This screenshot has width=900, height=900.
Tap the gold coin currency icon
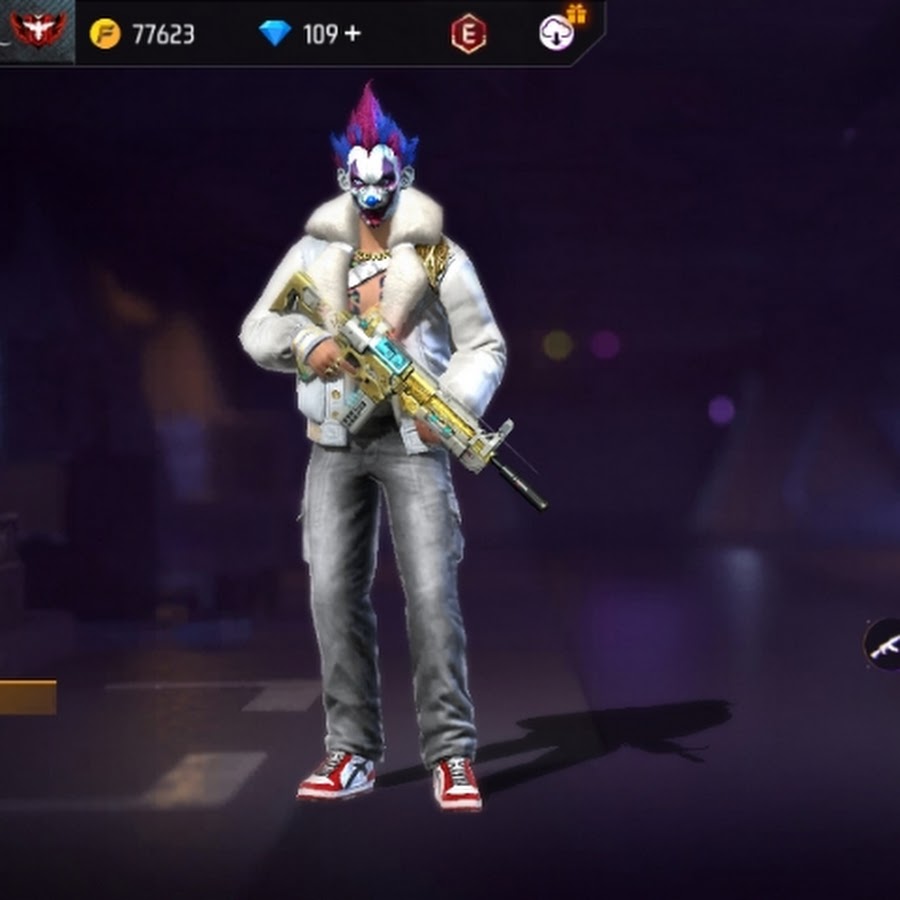(105, 34)
